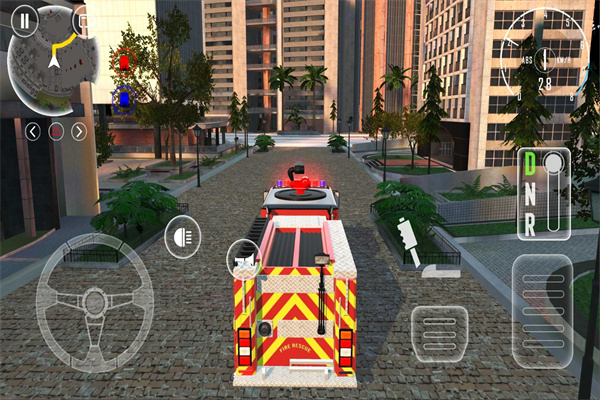
Task: Toggle the headlights button
Action: click(182, 236)
